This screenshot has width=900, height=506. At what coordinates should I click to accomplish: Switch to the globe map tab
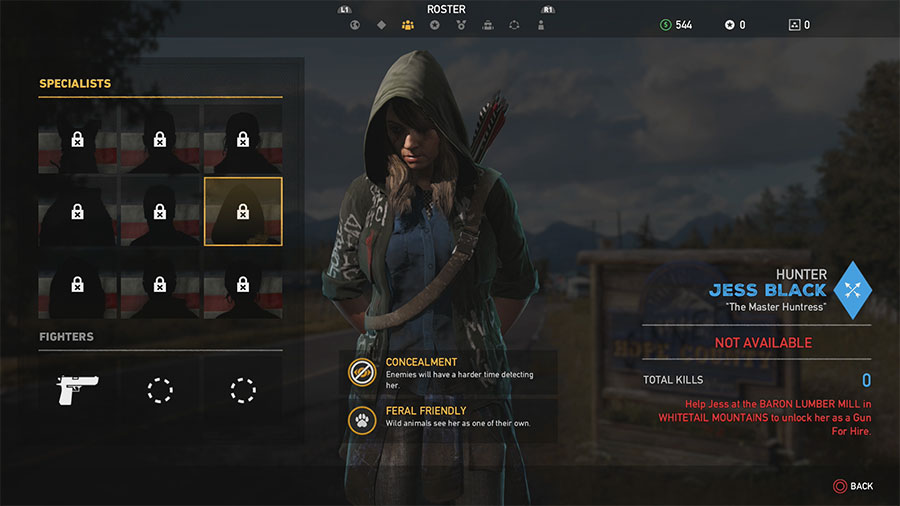tap(354, 25)
